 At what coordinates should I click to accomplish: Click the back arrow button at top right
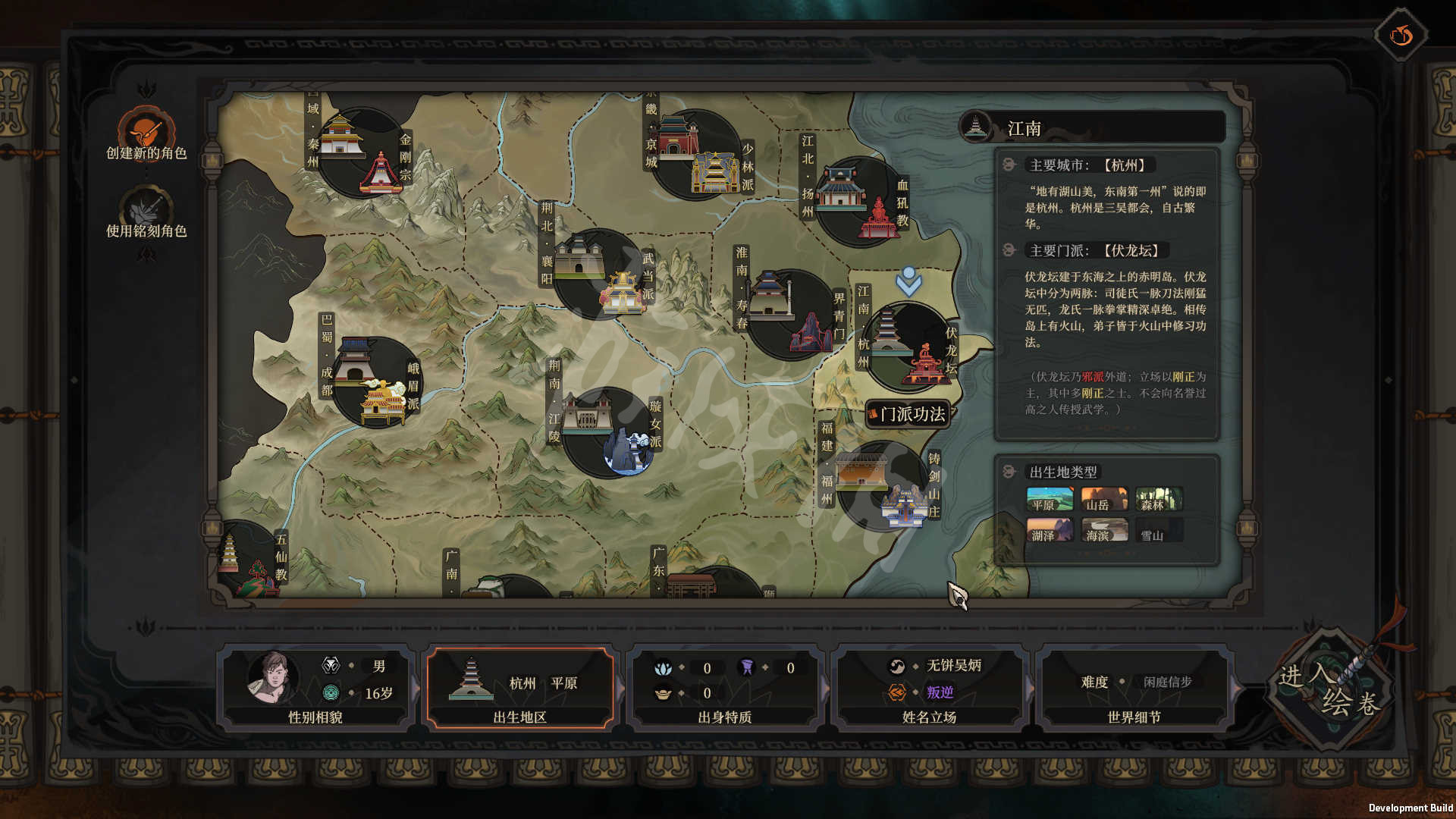(1401, 35)
